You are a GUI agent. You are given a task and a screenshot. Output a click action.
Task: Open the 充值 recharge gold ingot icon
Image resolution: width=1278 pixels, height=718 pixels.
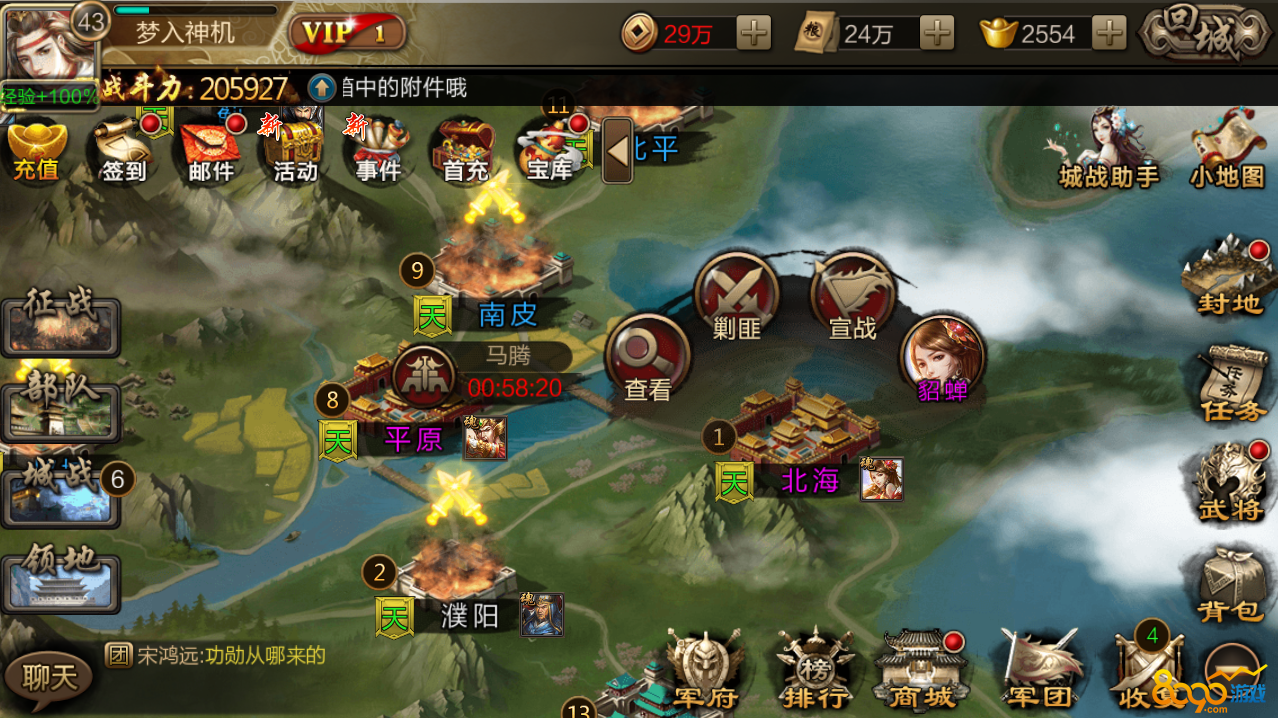tap(37, 152)
